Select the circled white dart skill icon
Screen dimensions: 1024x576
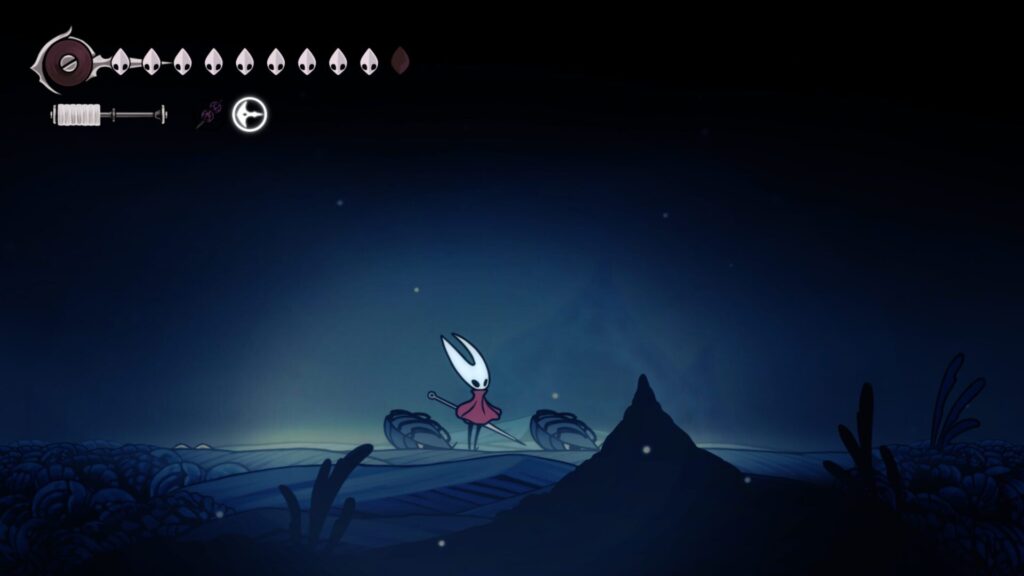point(249,115)
